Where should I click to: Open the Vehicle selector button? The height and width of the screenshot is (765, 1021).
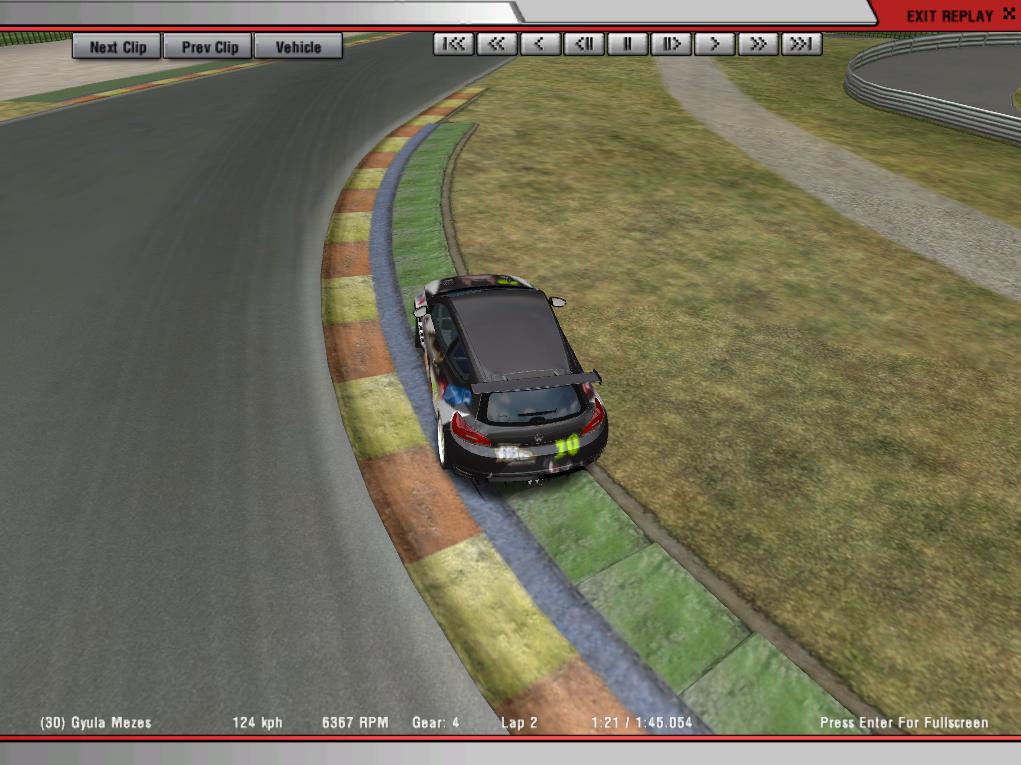[x=298, y=47]
